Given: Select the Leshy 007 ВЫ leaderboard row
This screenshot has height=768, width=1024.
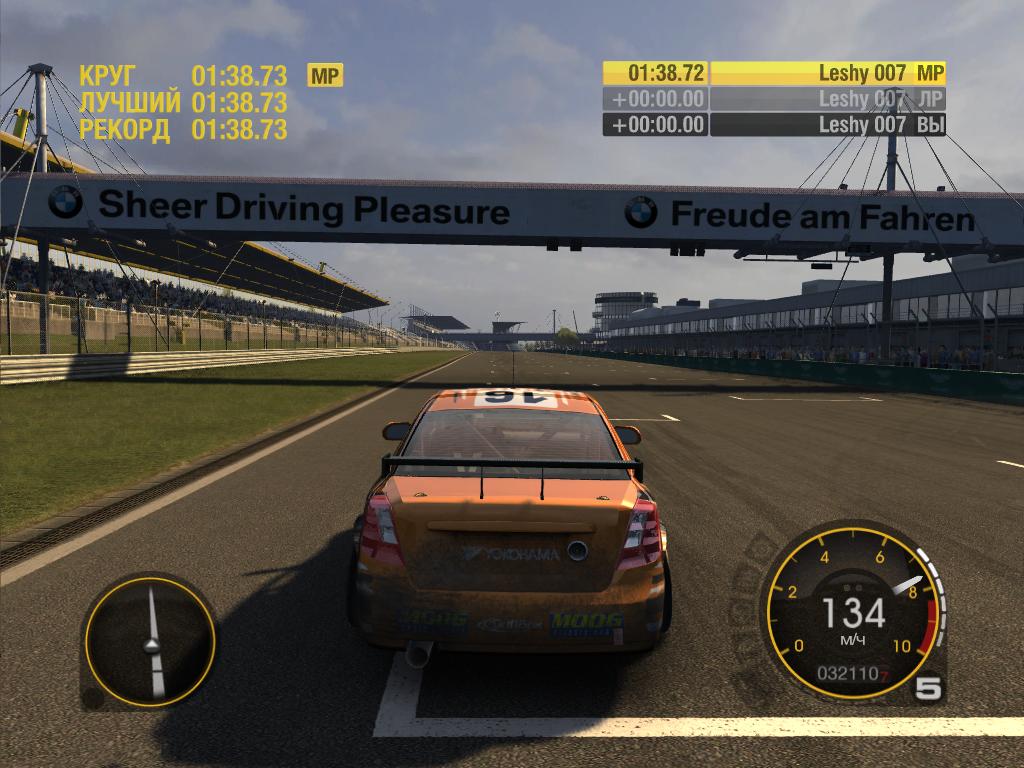Looking at the screenshot, I should click(x=774, y=125).
